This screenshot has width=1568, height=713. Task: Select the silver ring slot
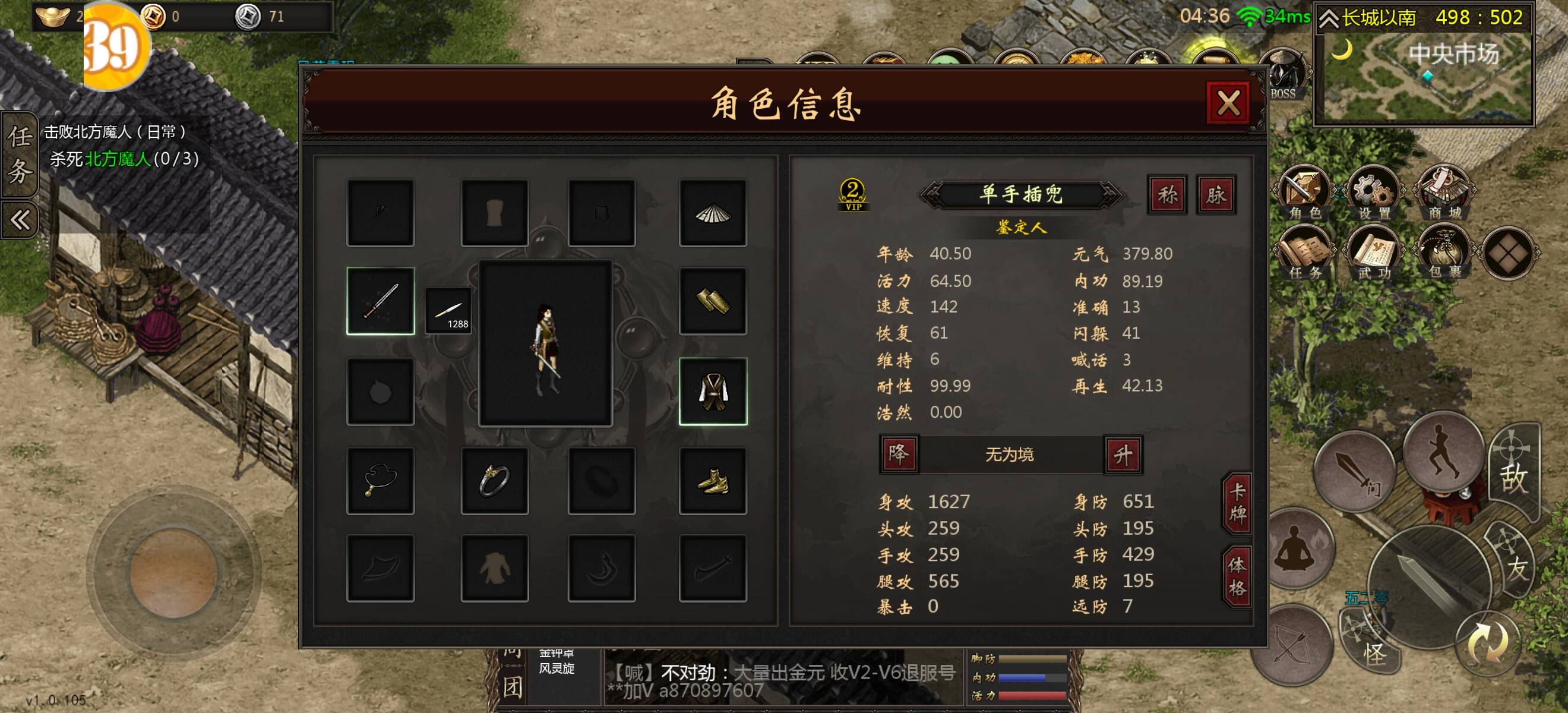coord(494,481)
